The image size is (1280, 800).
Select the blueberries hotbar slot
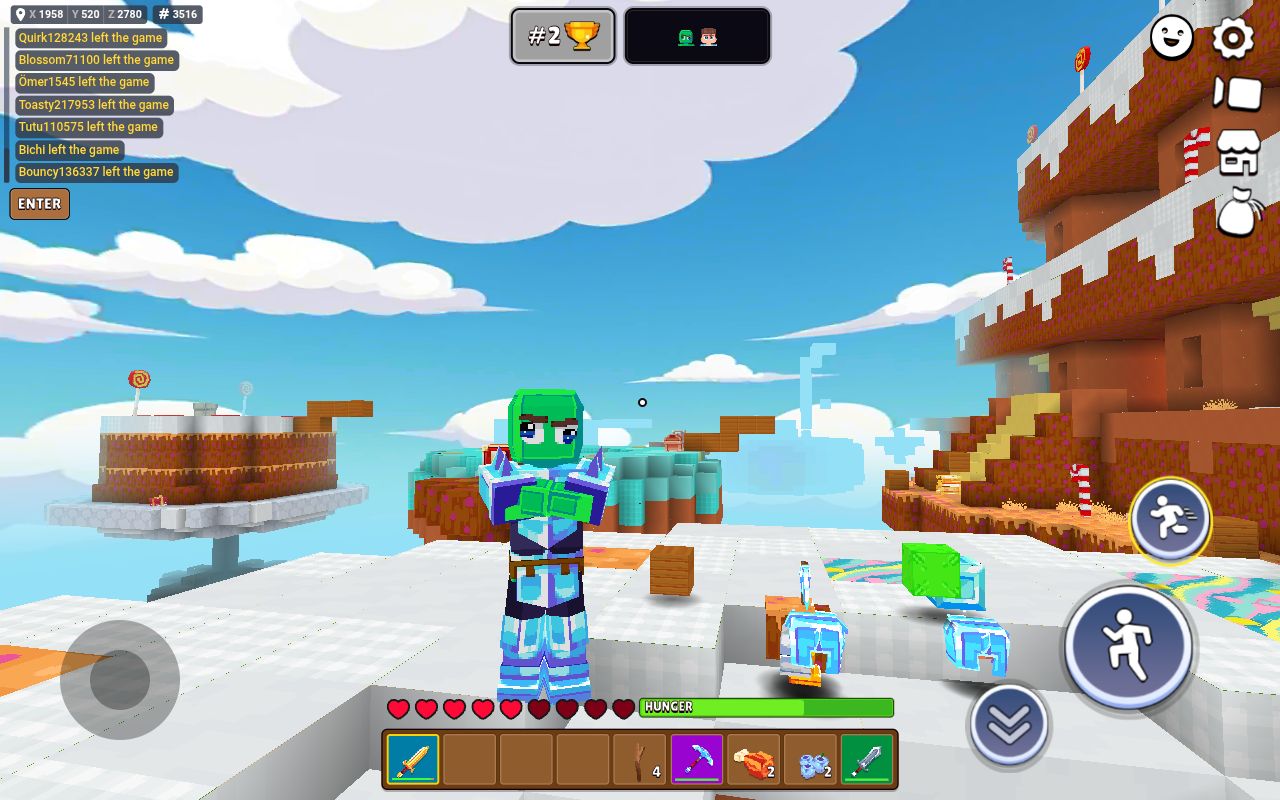[x=811, y=760]
